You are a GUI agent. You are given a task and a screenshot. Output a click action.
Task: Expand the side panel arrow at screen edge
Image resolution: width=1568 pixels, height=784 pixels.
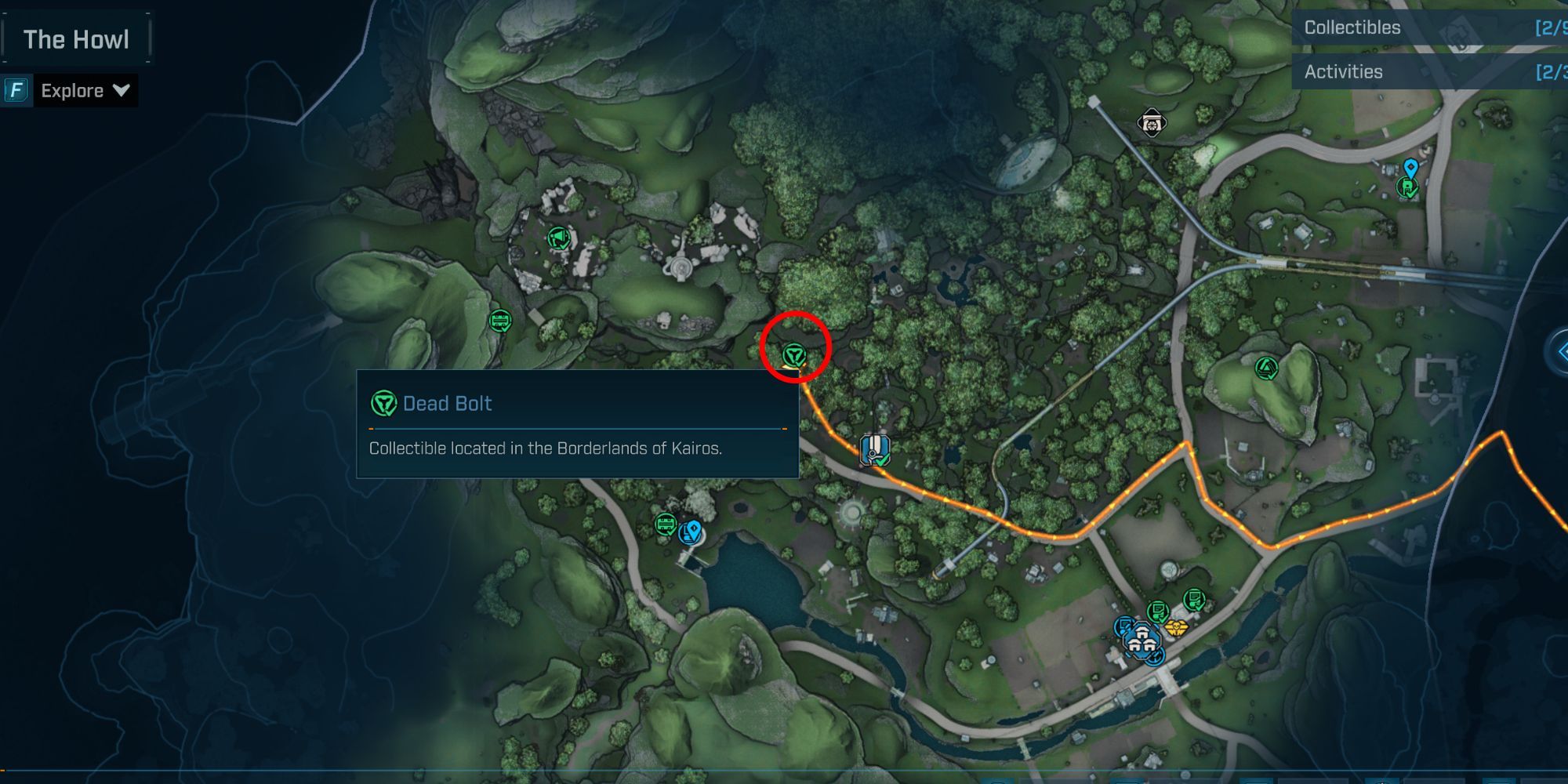[1559, 352]
